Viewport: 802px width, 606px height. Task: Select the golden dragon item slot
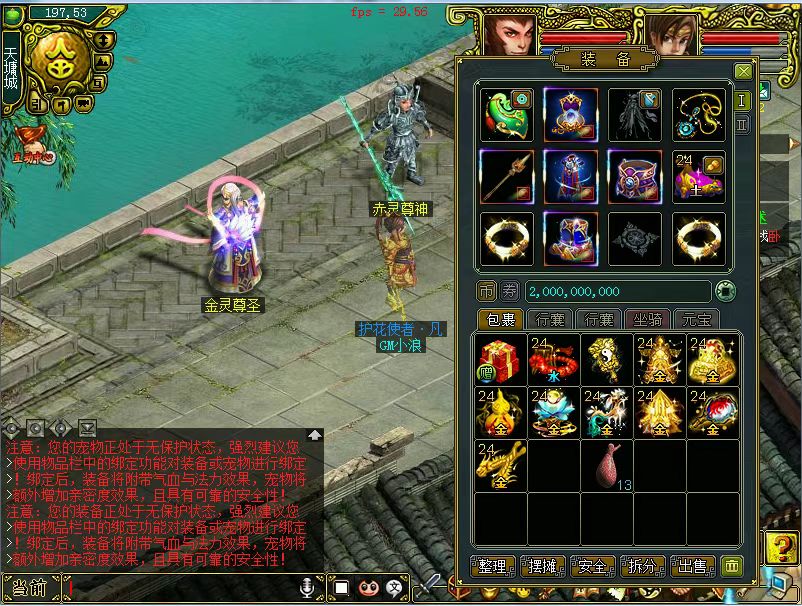tap(500, 465)
